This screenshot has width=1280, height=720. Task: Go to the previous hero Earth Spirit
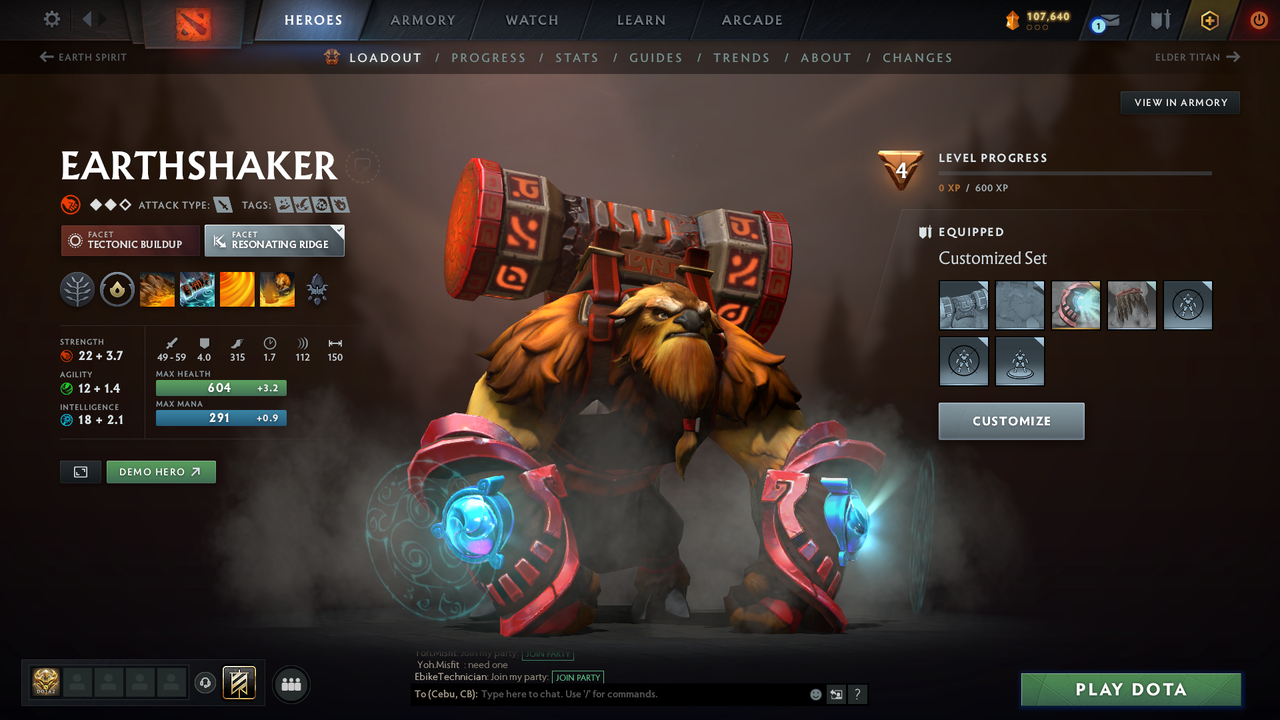[x=80, y=57]
